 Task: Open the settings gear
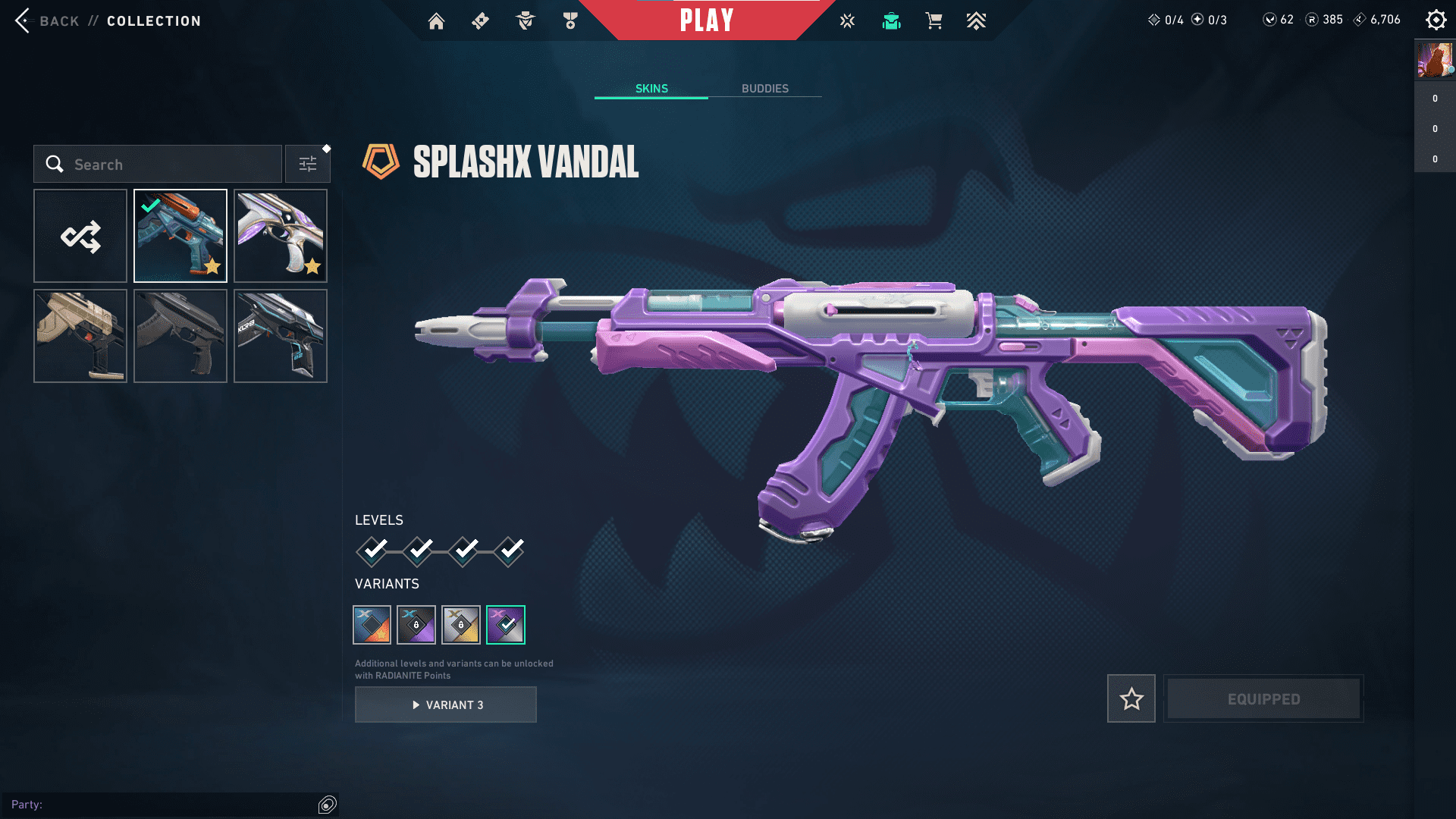pos(1436,20)
